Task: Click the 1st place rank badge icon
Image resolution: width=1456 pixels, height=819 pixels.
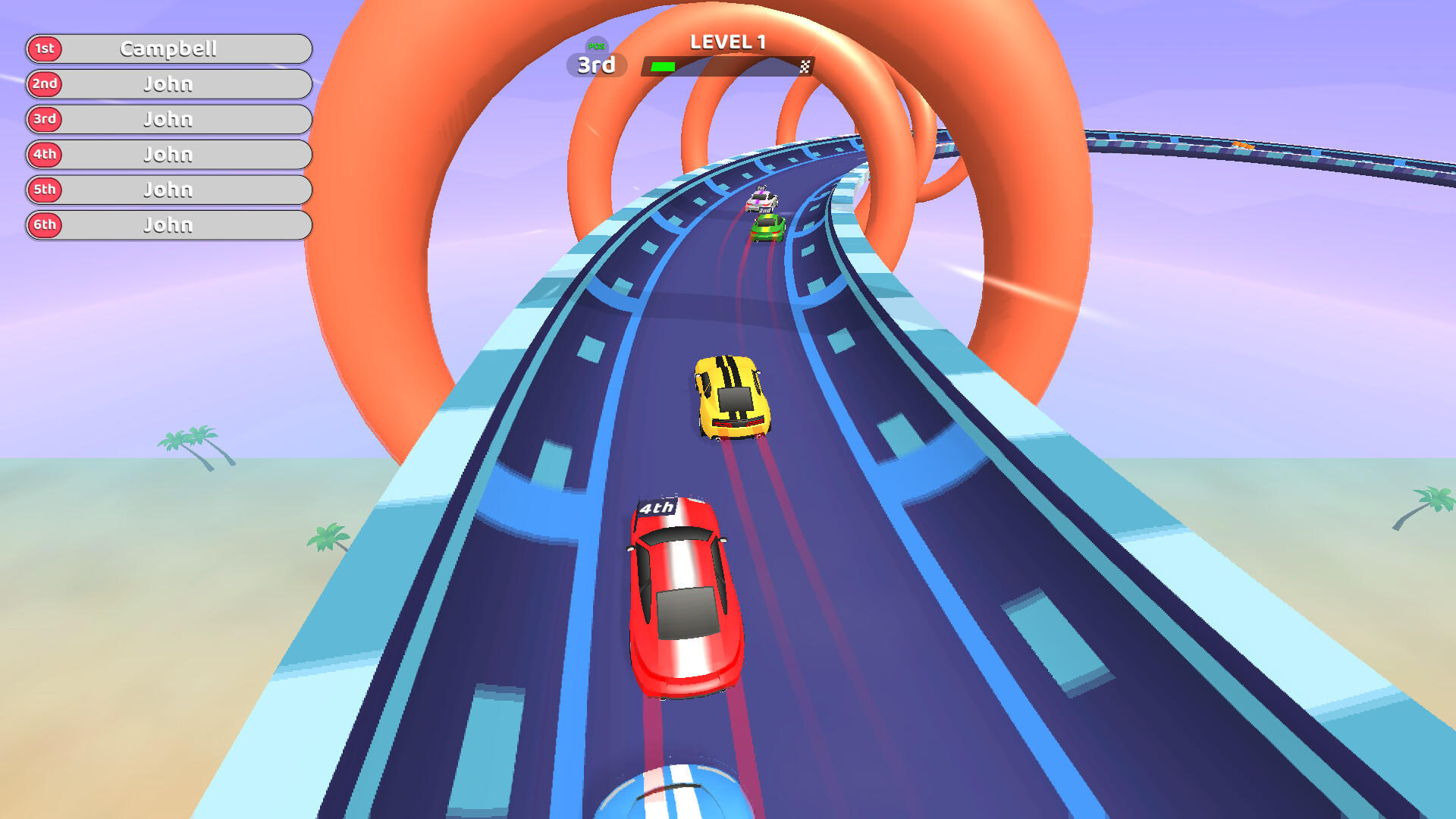Action: click(x=44, y=49)
